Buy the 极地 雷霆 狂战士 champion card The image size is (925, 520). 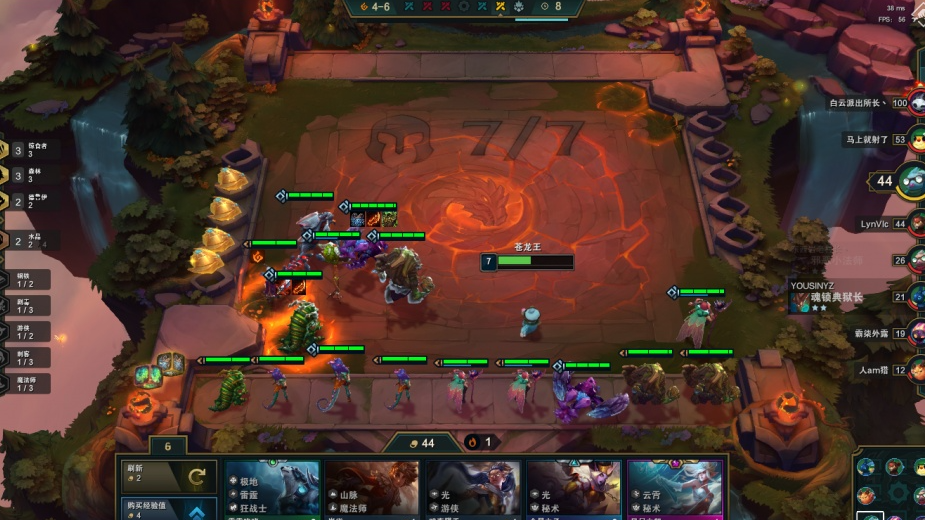click(273, 489)
